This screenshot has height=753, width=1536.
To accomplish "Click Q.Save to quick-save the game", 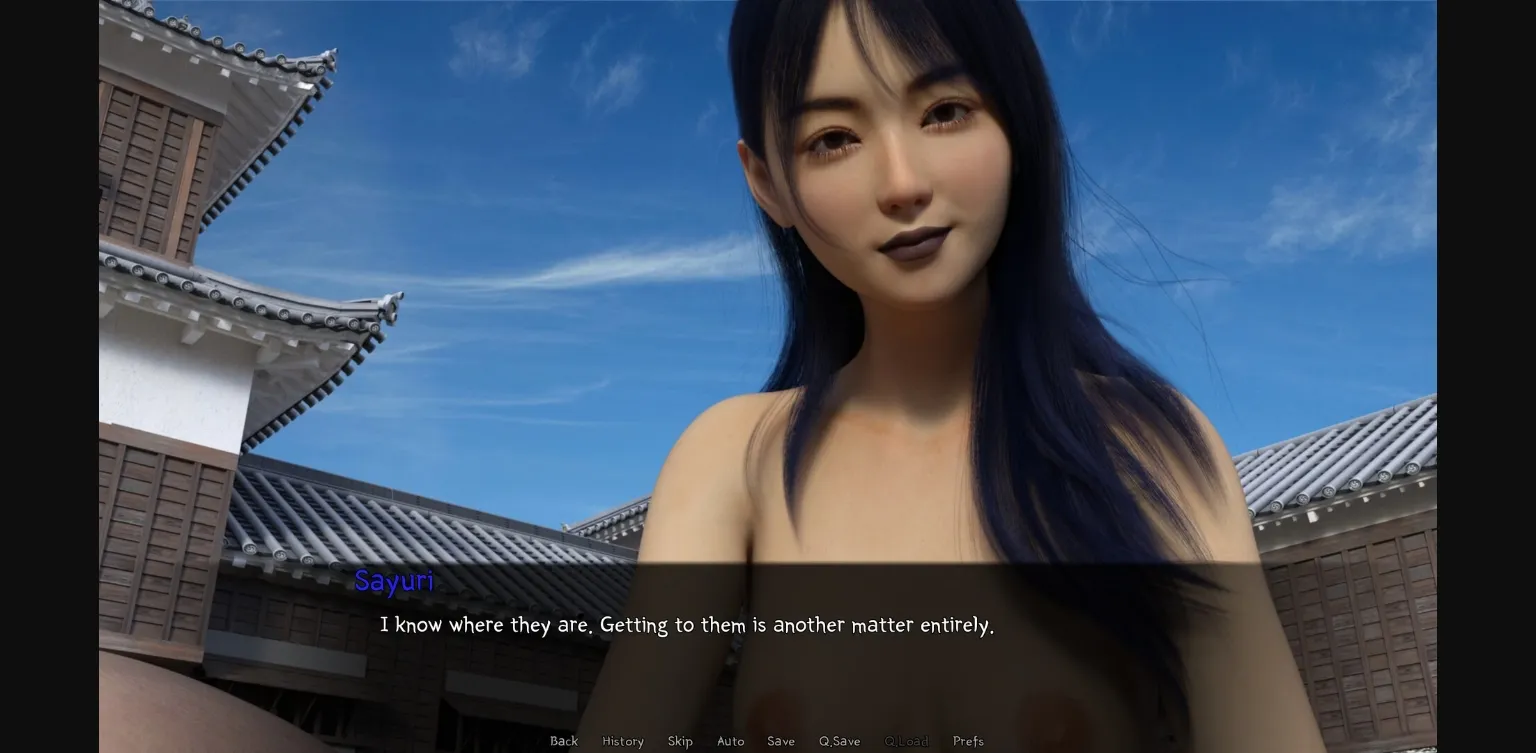I will [838, 741].
